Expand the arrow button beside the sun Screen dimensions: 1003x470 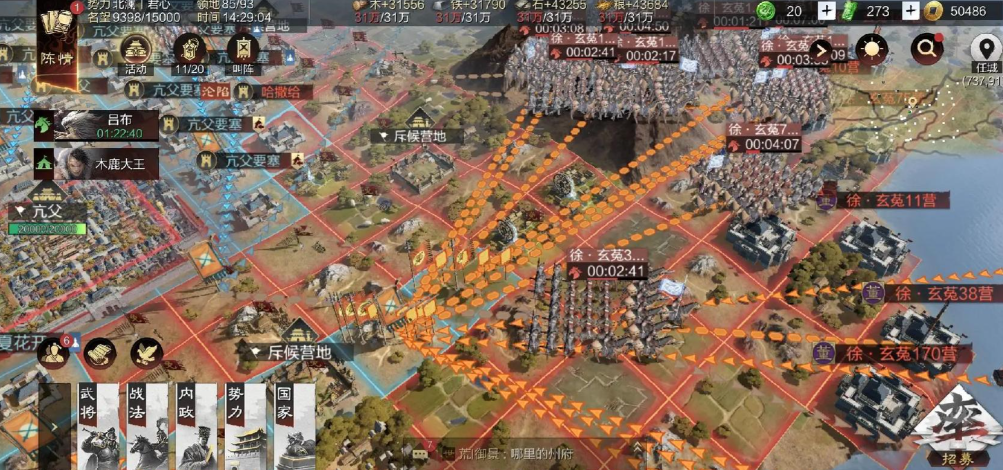[822, 49]
